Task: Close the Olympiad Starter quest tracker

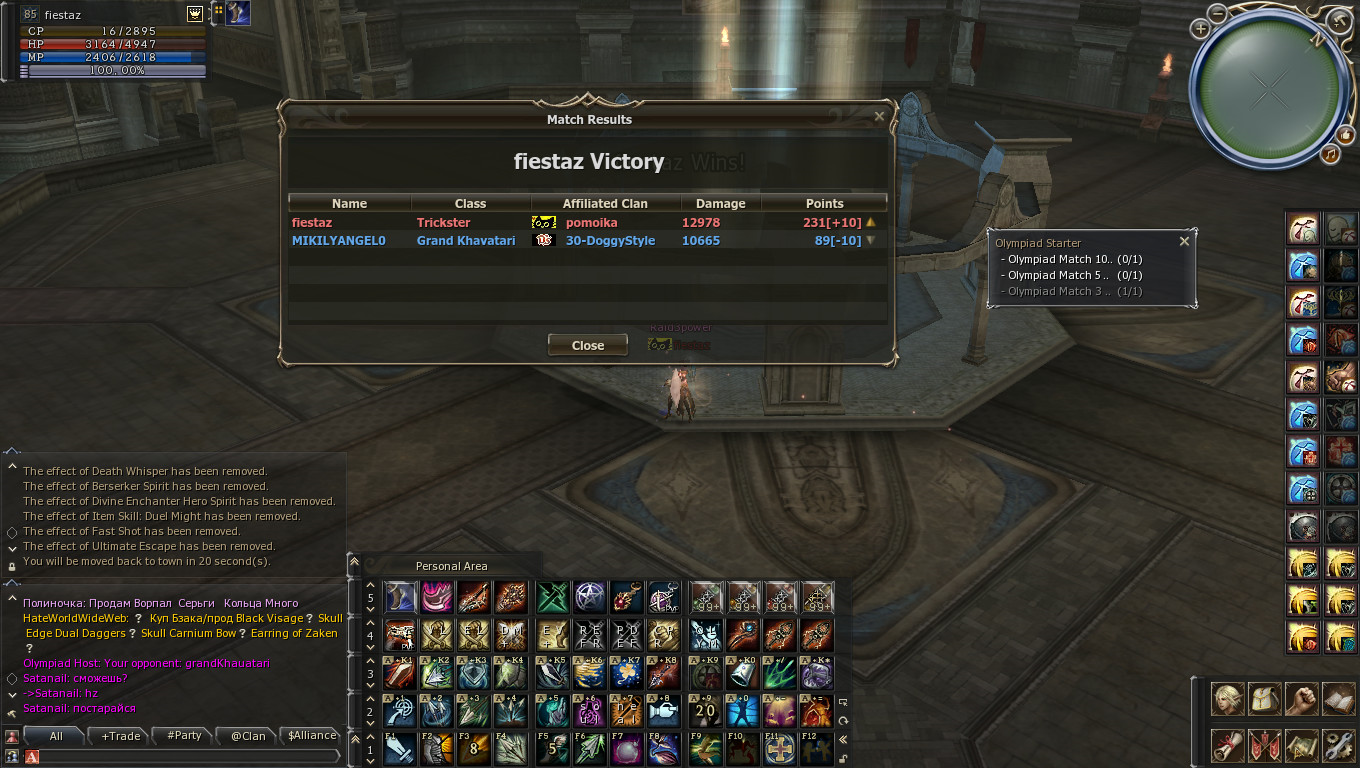Action: pos(1184,241)
